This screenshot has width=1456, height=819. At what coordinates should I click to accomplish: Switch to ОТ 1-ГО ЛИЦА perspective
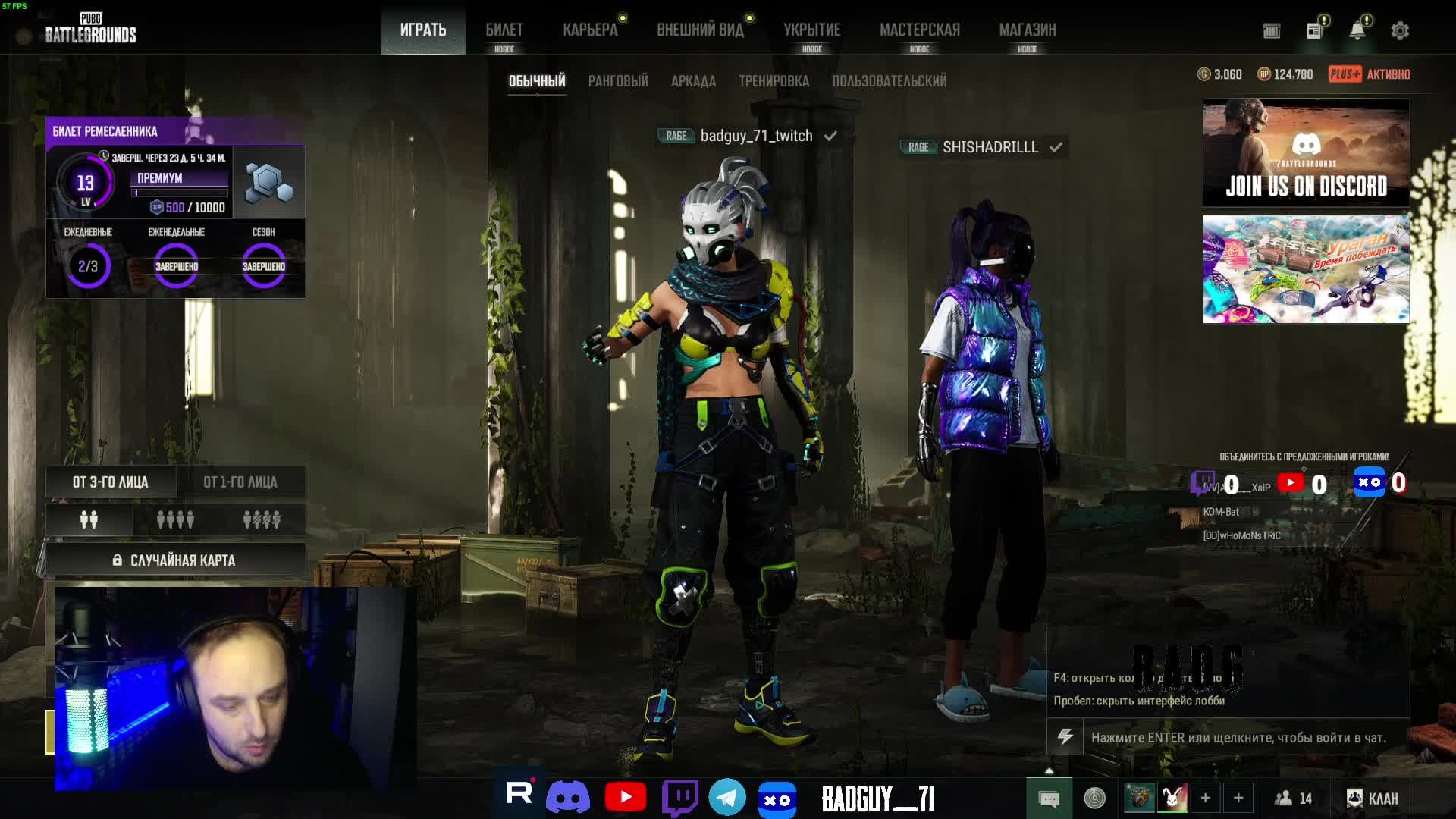coord(240,482)
